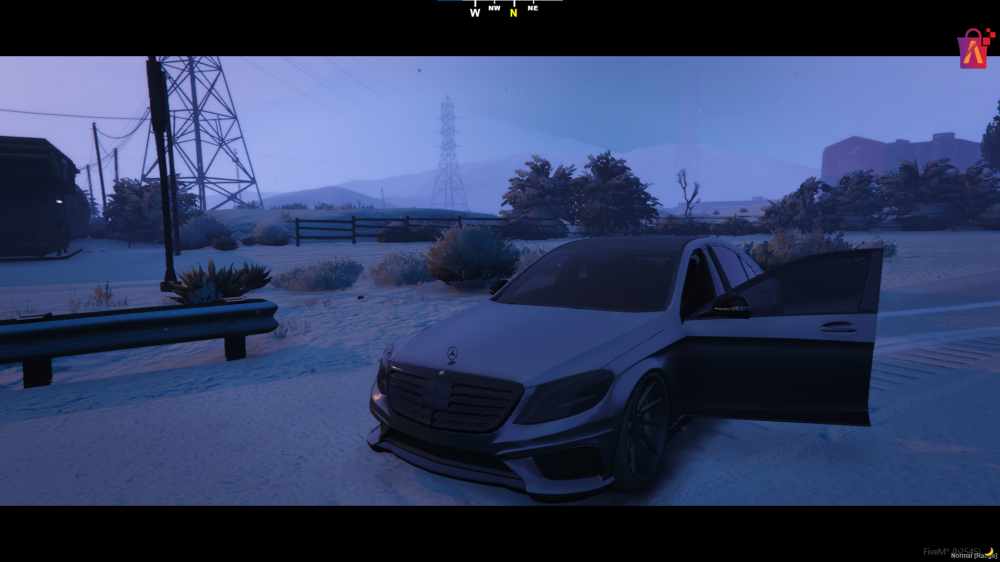Open the shopping bag store icon
The width and height of the screenshot is (1000, 562).
coord(972,49)
